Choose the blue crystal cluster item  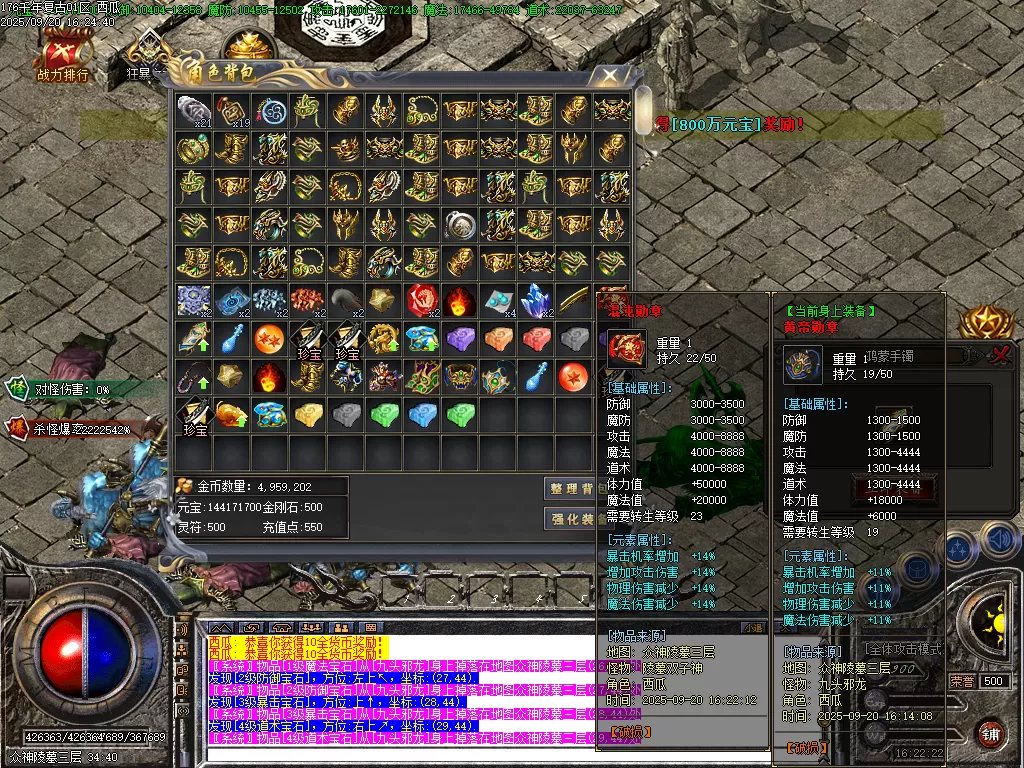tap(535, 300)
